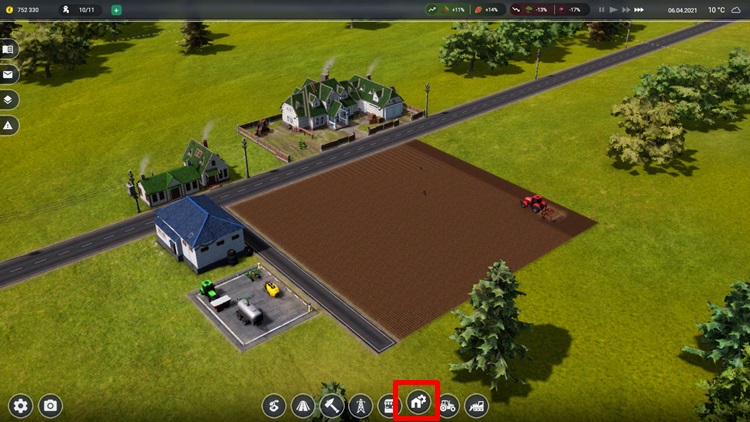Show the warning alerts button
Viewport: 750px width, 422px height.
(x=9, y=125)
